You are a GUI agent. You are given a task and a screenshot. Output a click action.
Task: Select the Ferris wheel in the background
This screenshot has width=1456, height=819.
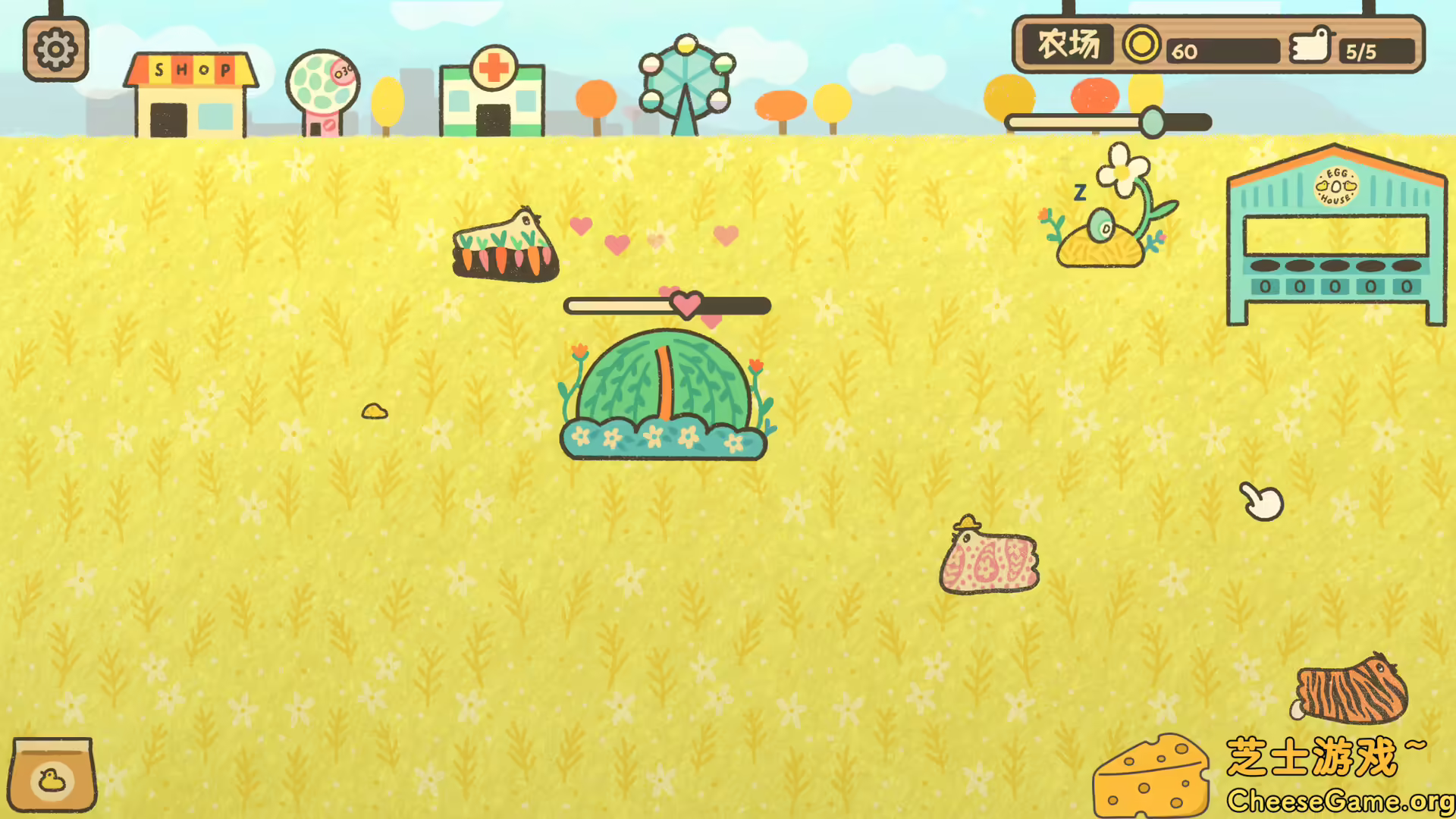coord(685,80)
